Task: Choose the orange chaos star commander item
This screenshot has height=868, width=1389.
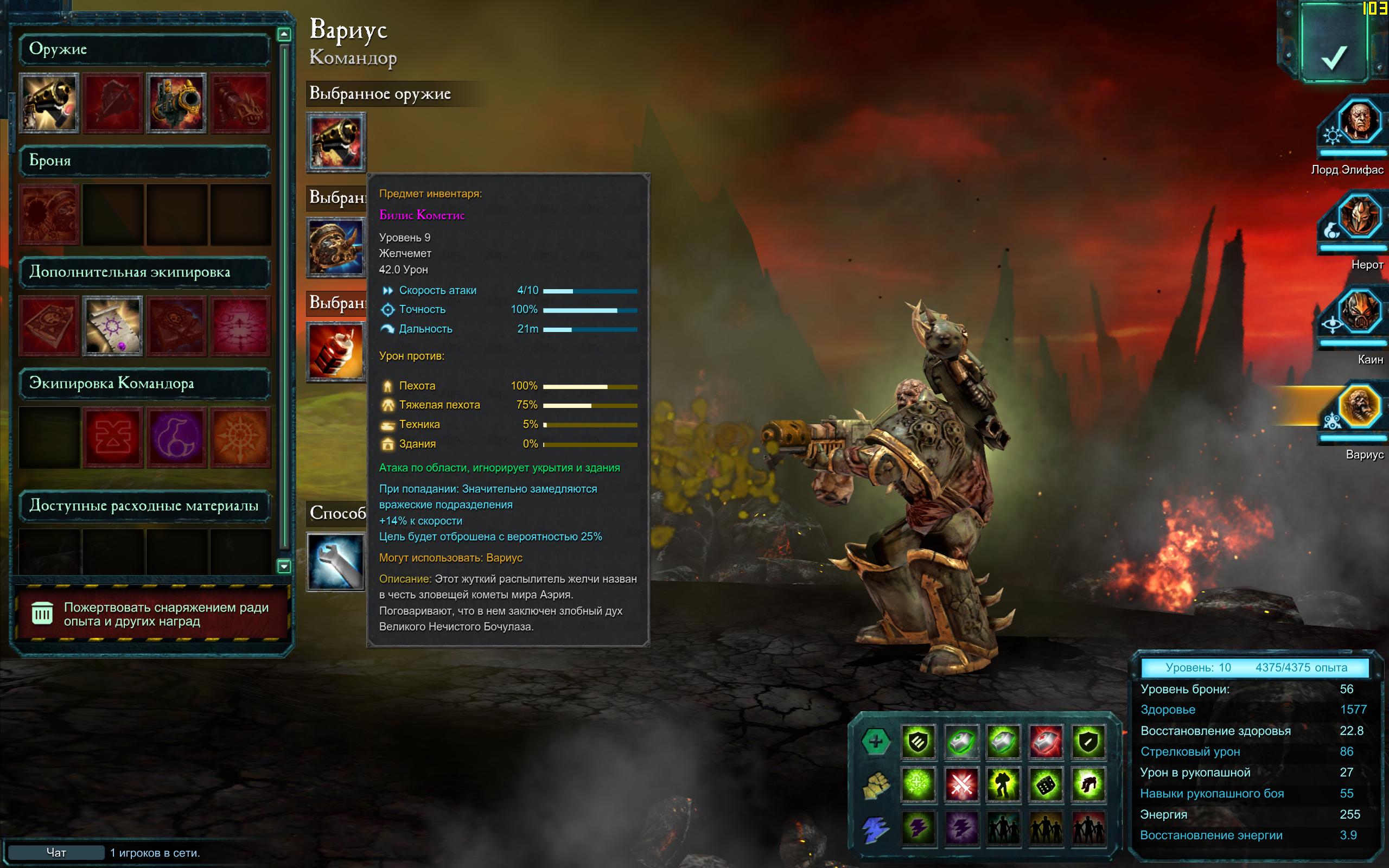Action: 240,437
